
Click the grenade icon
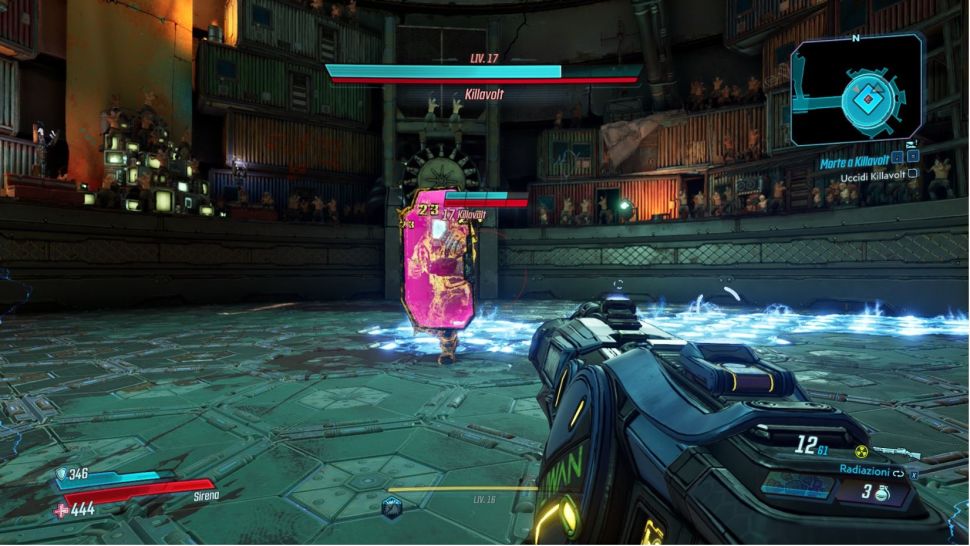[881, 492]
